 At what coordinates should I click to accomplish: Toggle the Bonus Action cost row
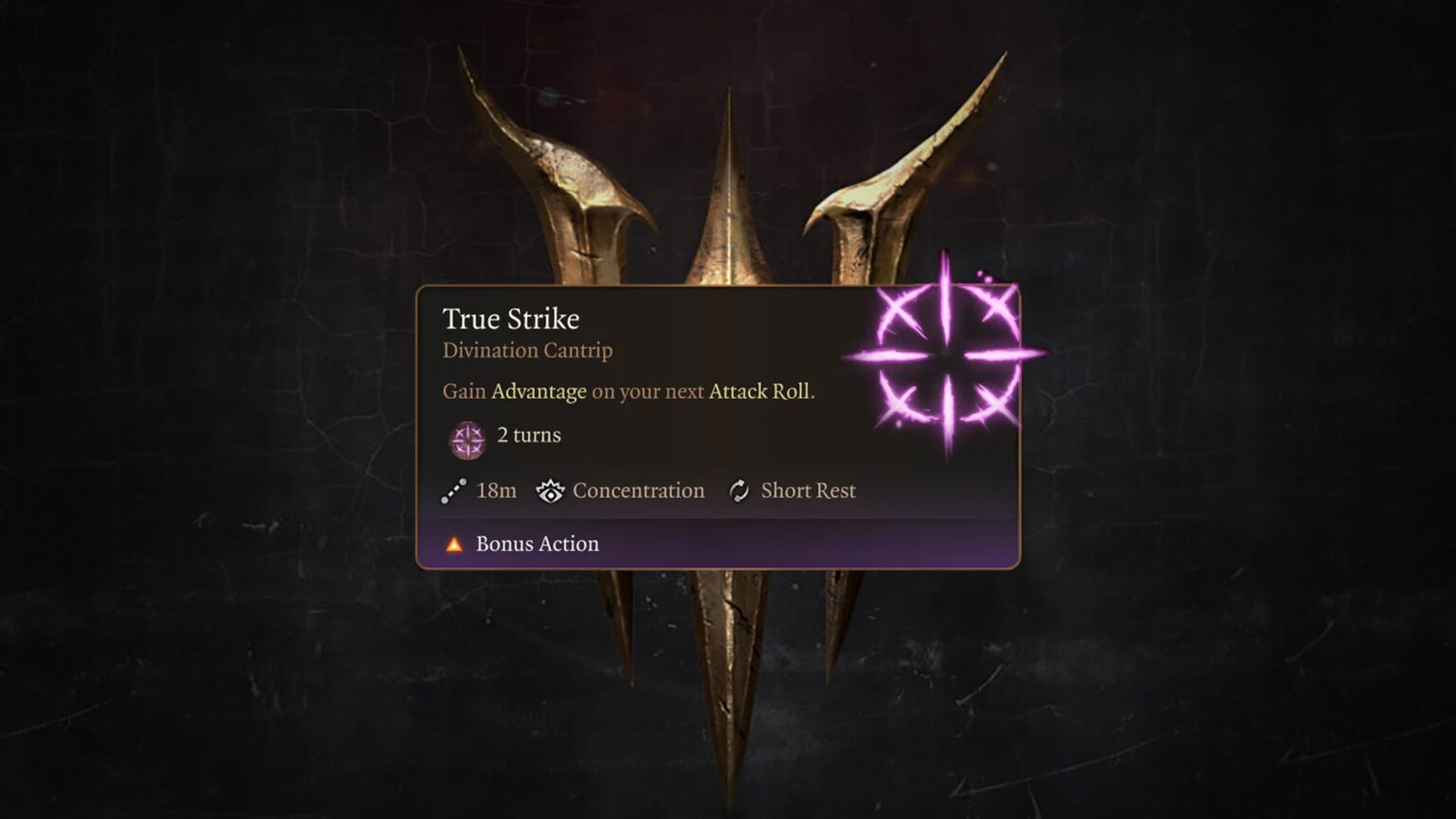click(x=537, y=544)
